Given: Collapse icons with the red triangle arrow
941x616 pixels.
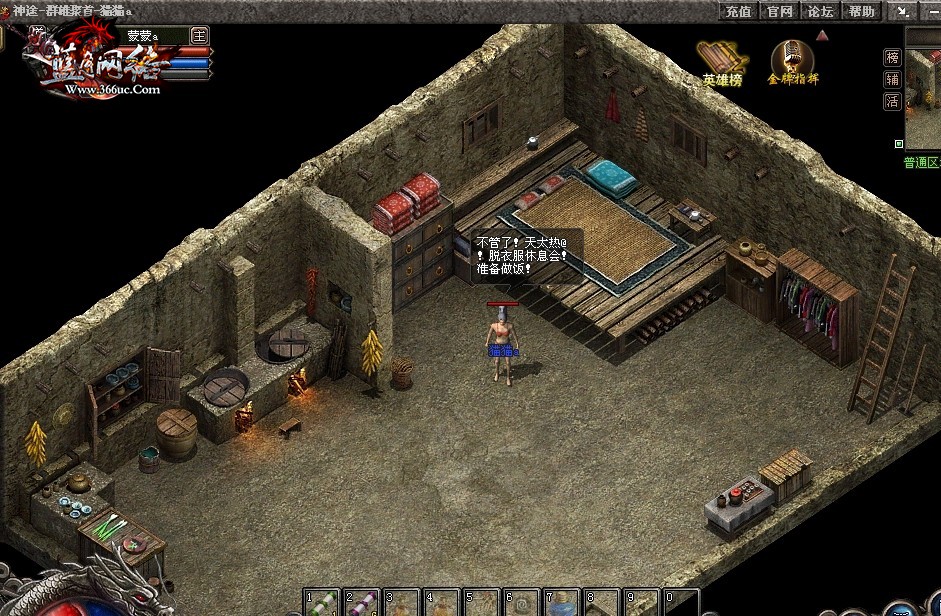Looking at the screenshot, I should pos(822,35).
